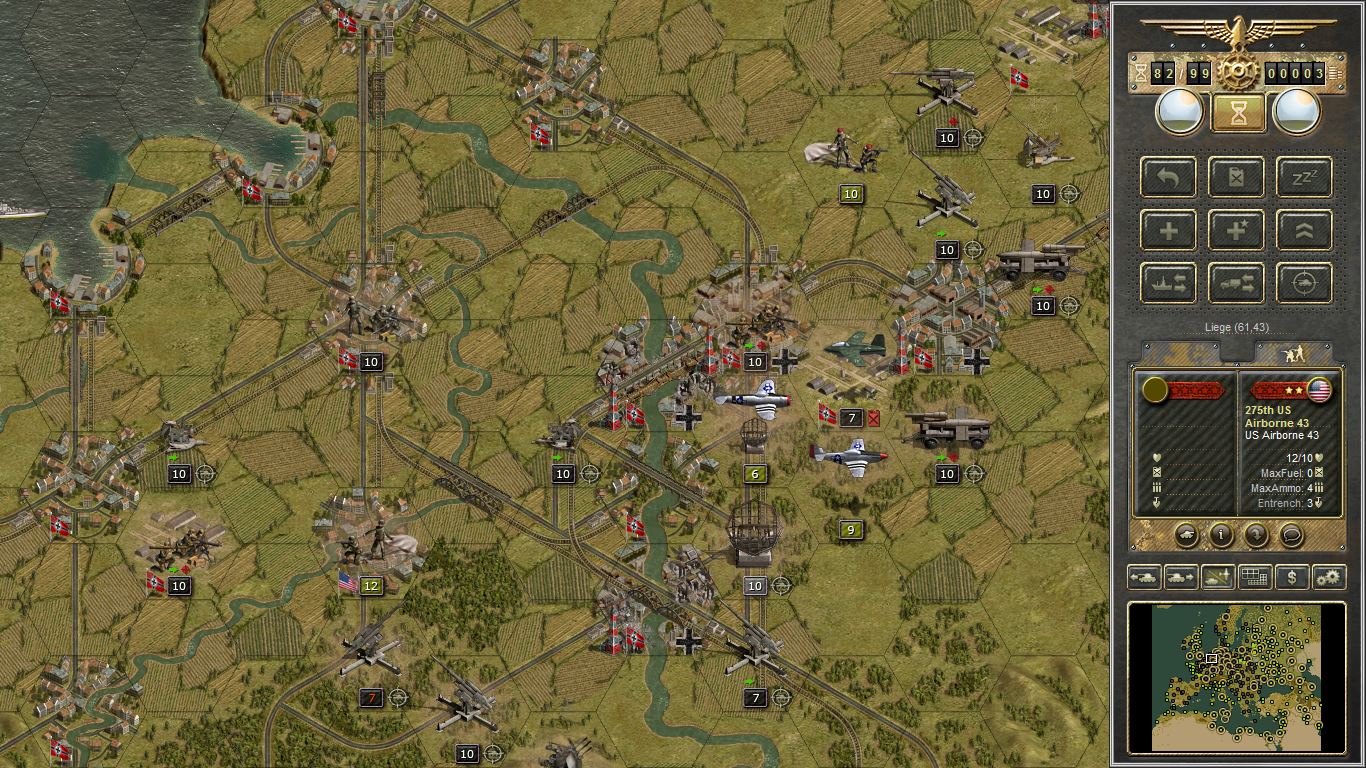This screenshot has width=1366, height=768.
Task: Reinforce the unit with the plus icon
Action: tap(1168, 230)
